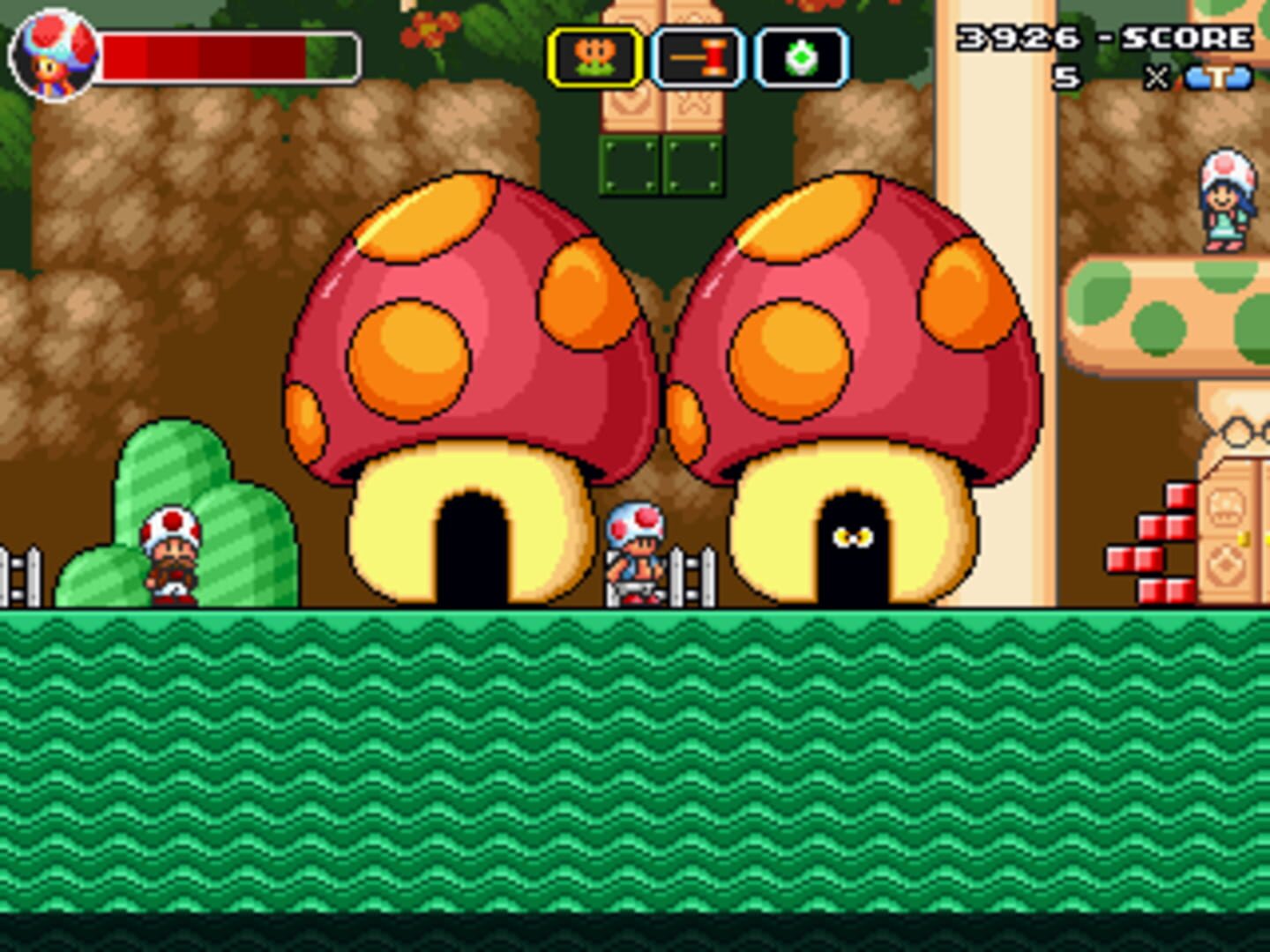Click the X multiplier symbol in the HUD
The width and height of the screenshot is (1270, 952).
(1156, 79)
